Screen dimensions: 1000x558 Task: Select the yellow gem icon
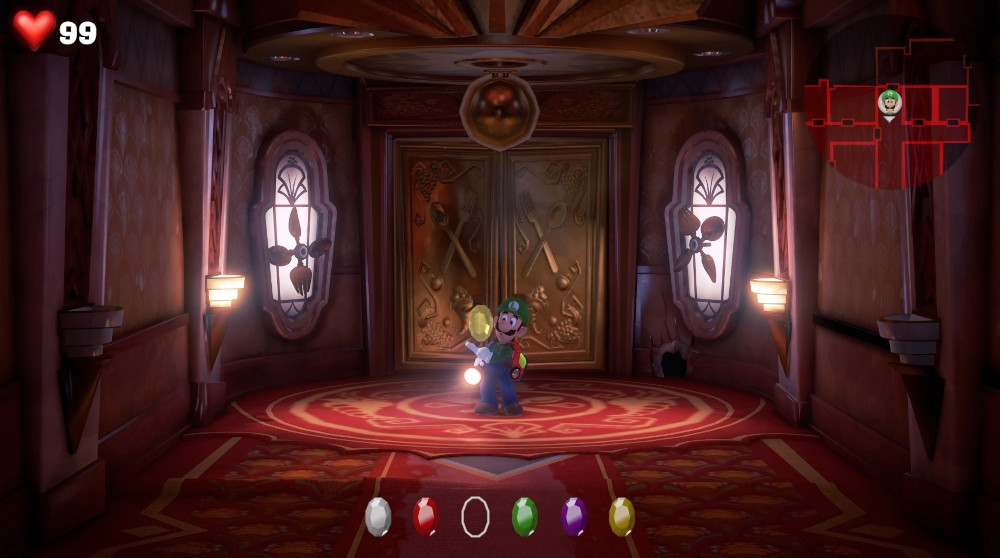point(622,516)
